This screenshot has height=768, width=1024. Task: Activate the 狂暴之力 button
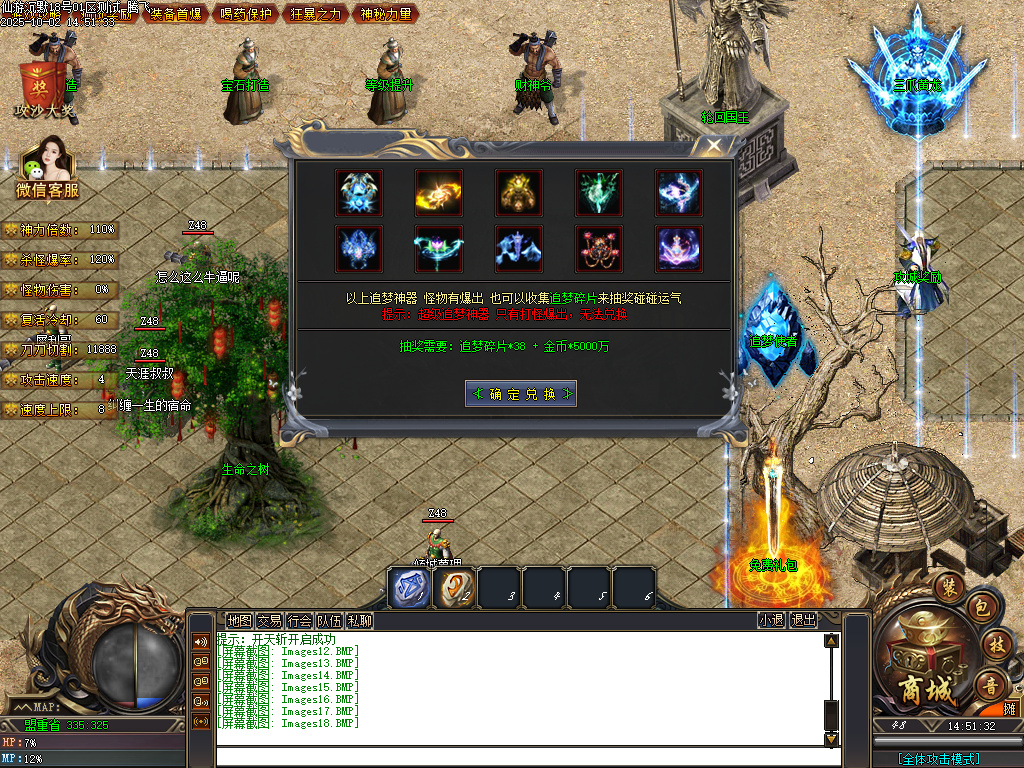click(x=315, y=14)
